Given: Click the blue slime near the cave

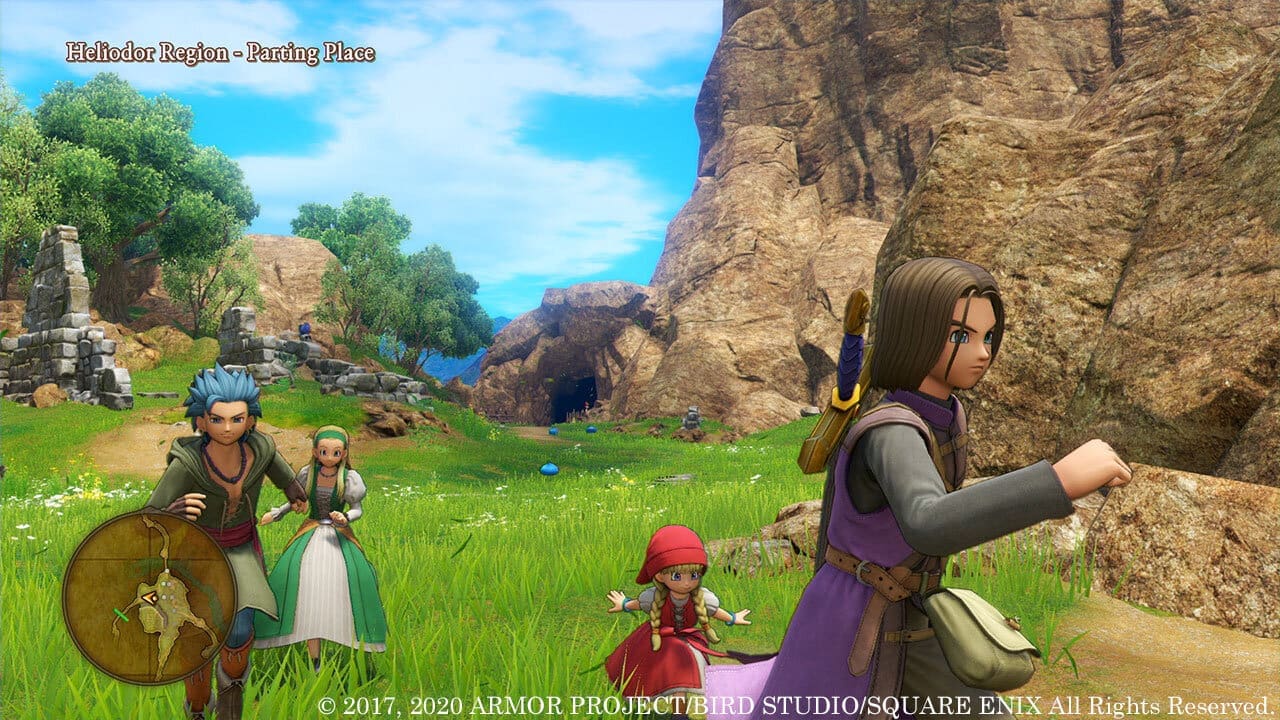Looking at the screenshot, I should tap(592, 430).
